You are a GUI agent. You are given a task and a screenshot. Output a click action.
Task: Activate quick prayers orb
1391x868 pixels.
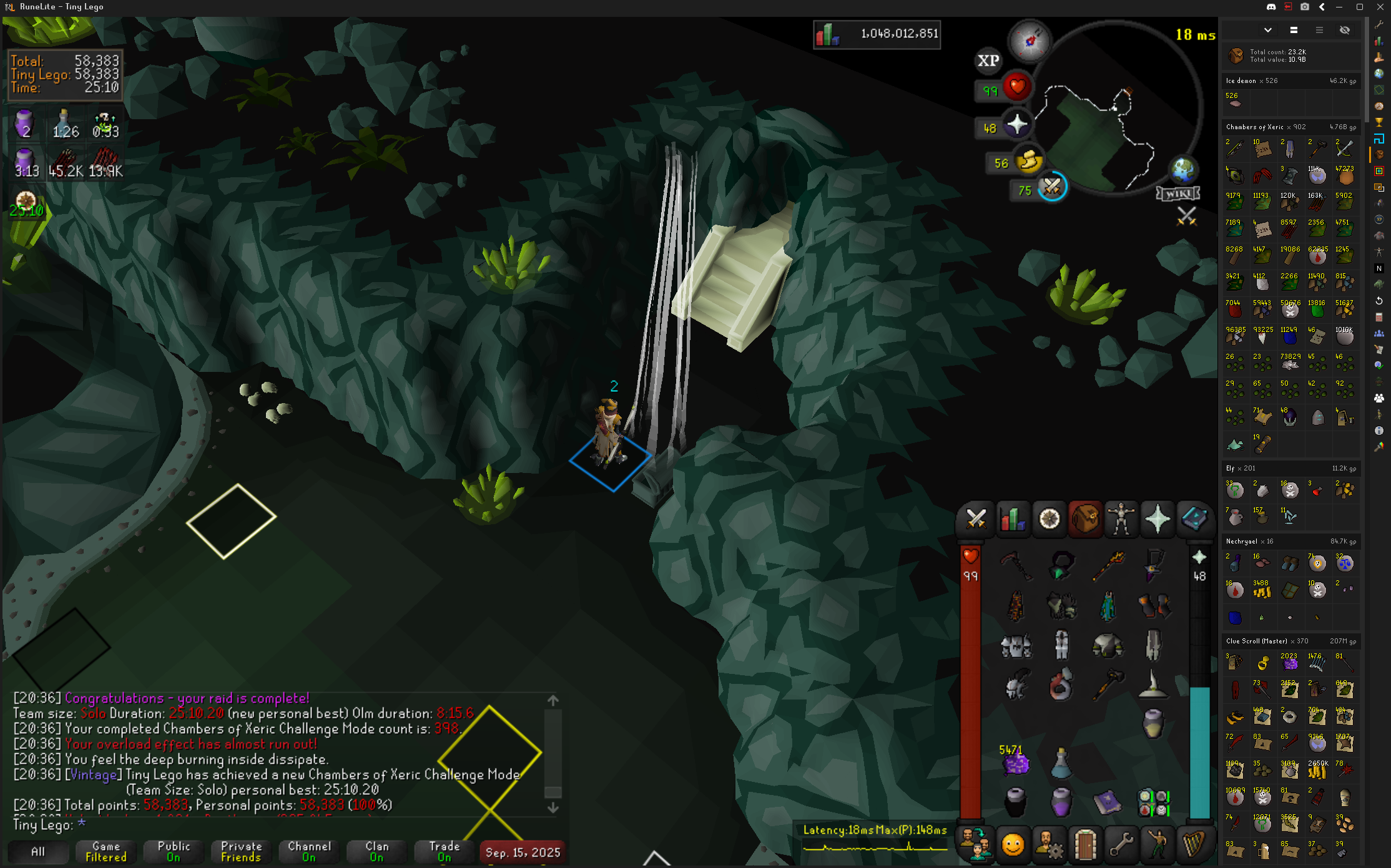click(x=1016, y=126)
